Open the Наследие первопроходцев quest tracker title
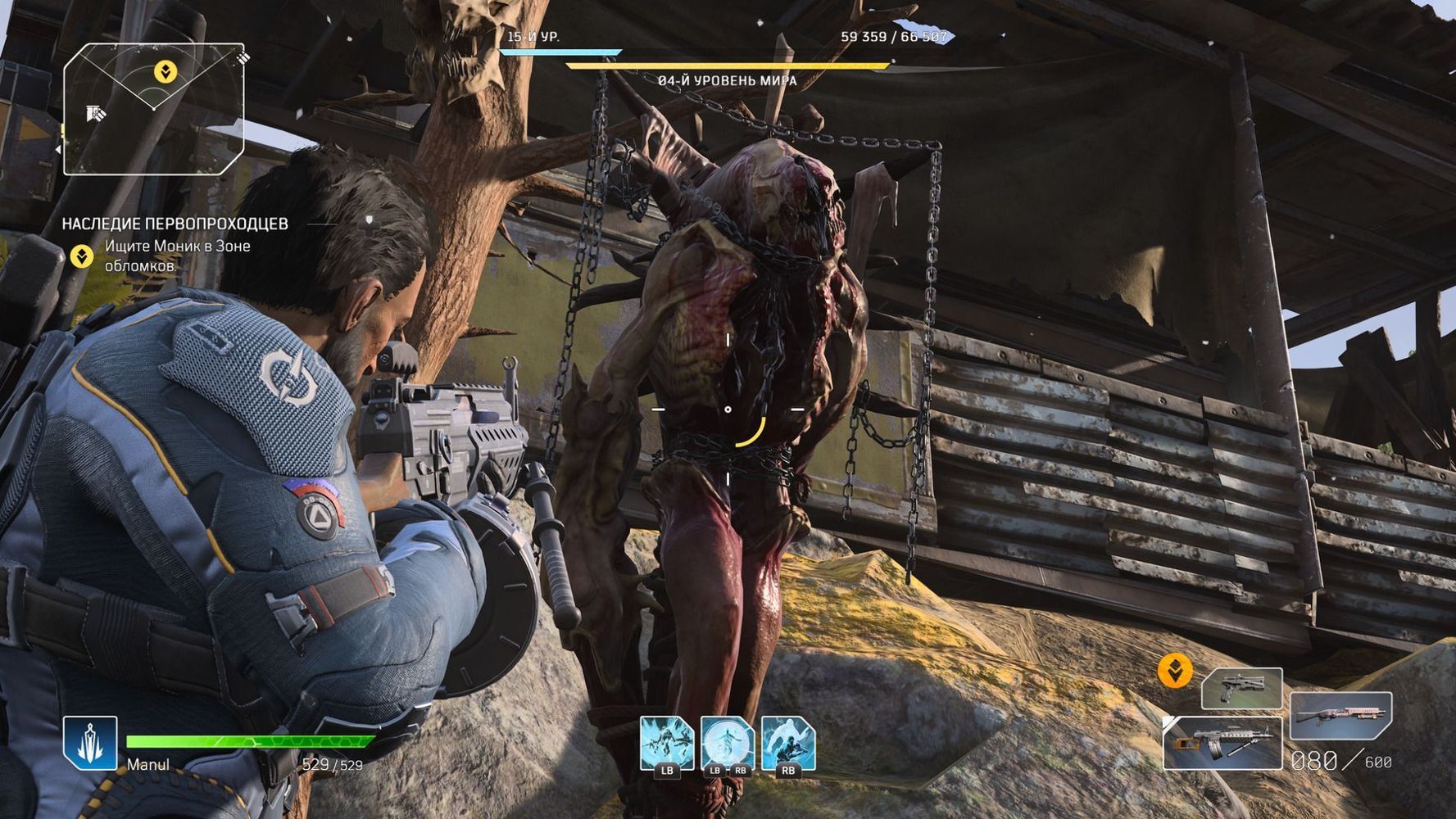Image resolution: width=1456 pixels, height=819 pixels. point(175,224)
